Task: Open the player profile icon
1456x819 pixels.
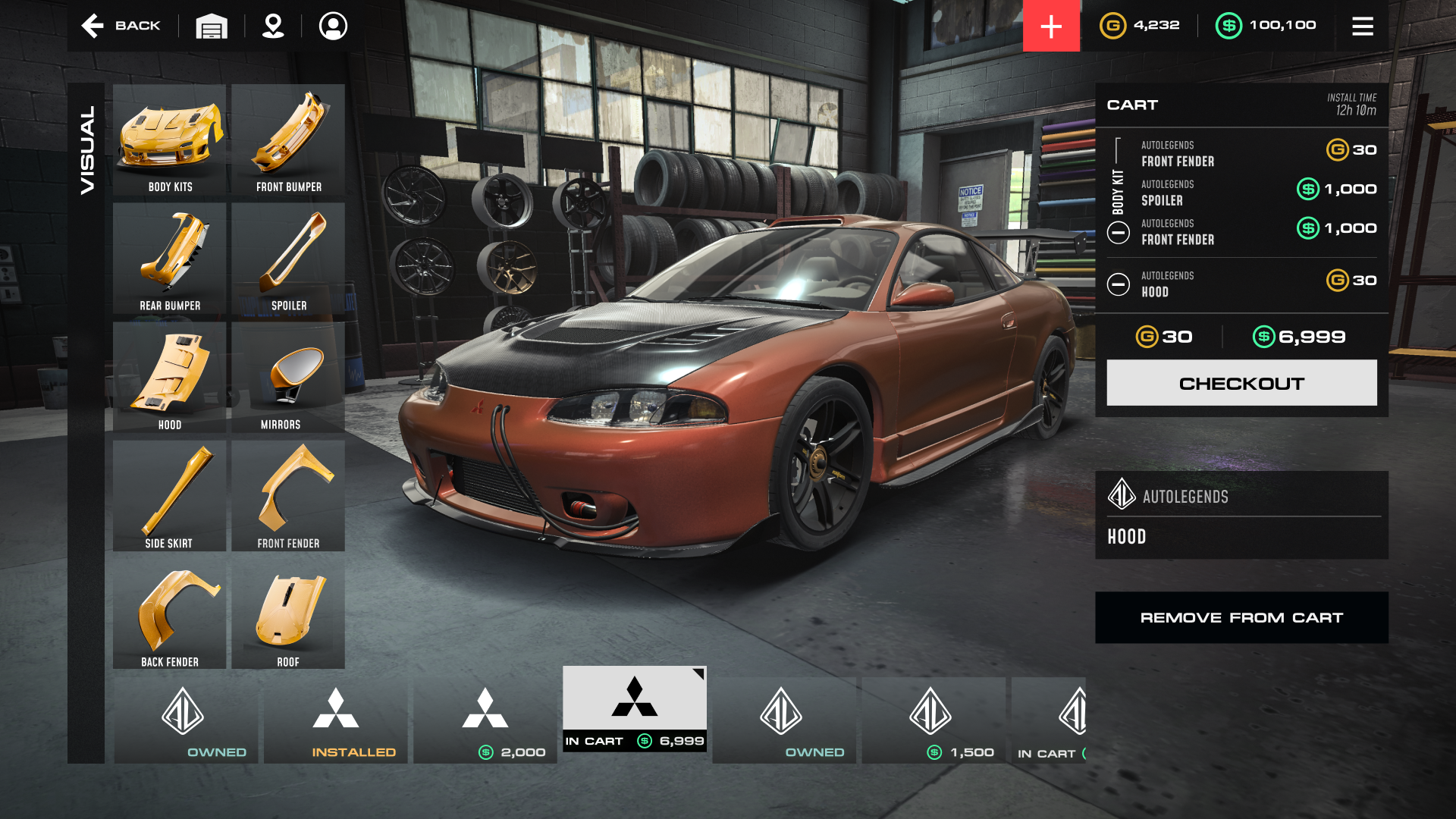Action: point(332,25)
